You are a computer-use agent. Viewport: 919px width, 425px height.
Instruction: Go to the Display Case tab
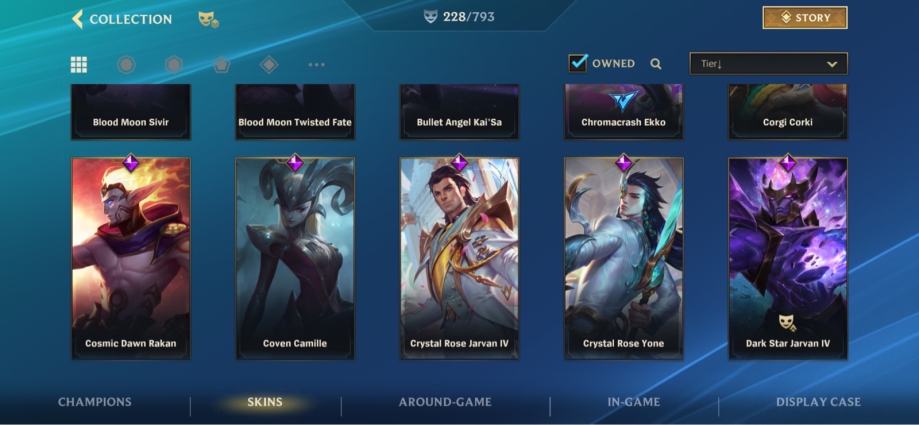click(x=818, y=402)
